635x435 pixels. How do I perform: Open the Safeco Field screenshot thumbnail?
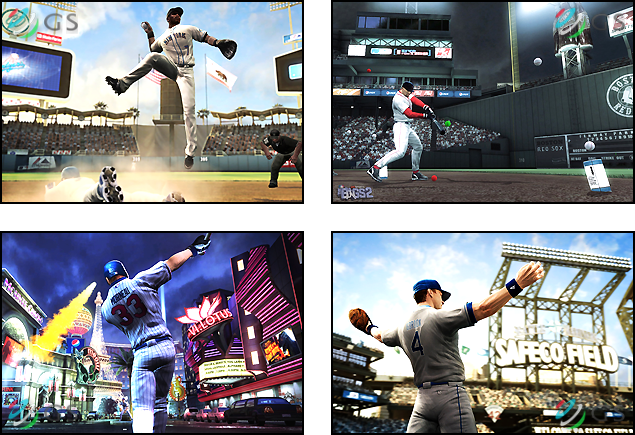coord(483,333)
